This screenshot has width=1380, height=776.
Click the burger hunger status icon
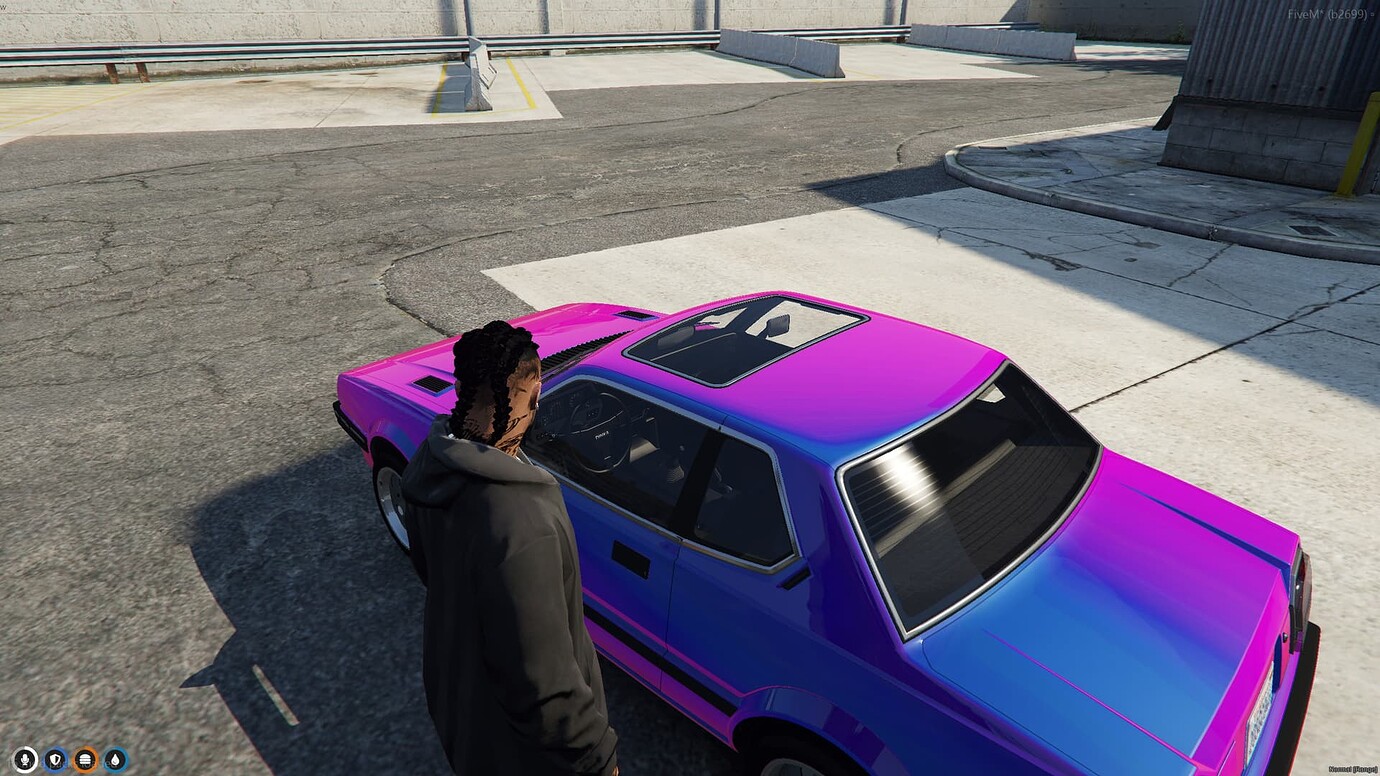point(85,758)
